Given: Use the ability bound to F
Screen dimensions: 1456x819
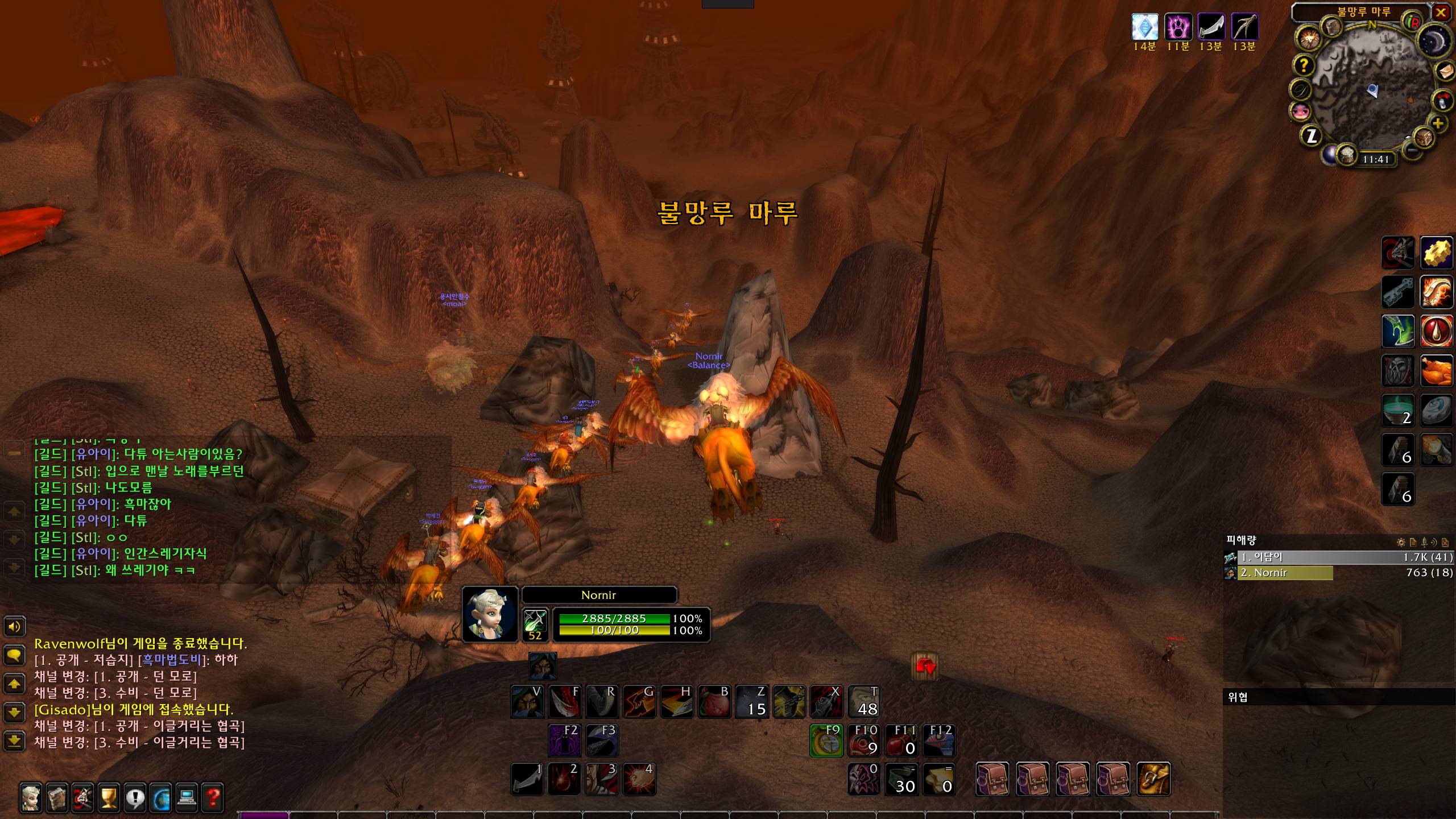Looking at the screenshot, I should [565, 702].
